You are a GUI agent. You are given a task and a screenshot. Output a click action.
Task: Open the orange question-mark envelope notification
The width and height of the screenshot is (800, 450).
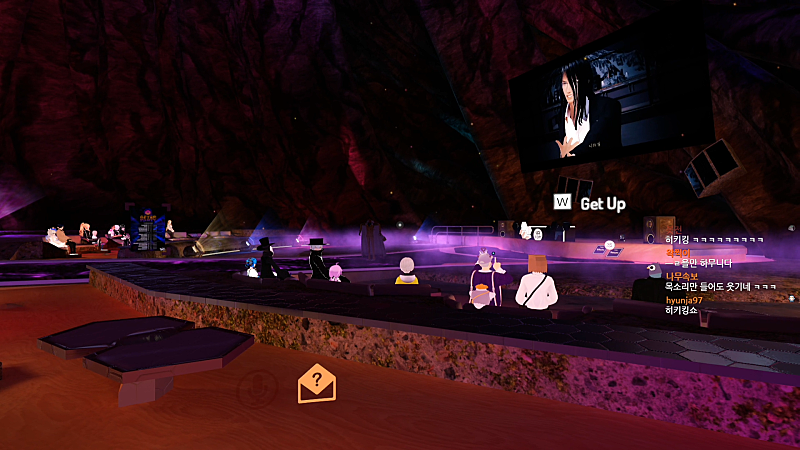(x=317, y=382)
